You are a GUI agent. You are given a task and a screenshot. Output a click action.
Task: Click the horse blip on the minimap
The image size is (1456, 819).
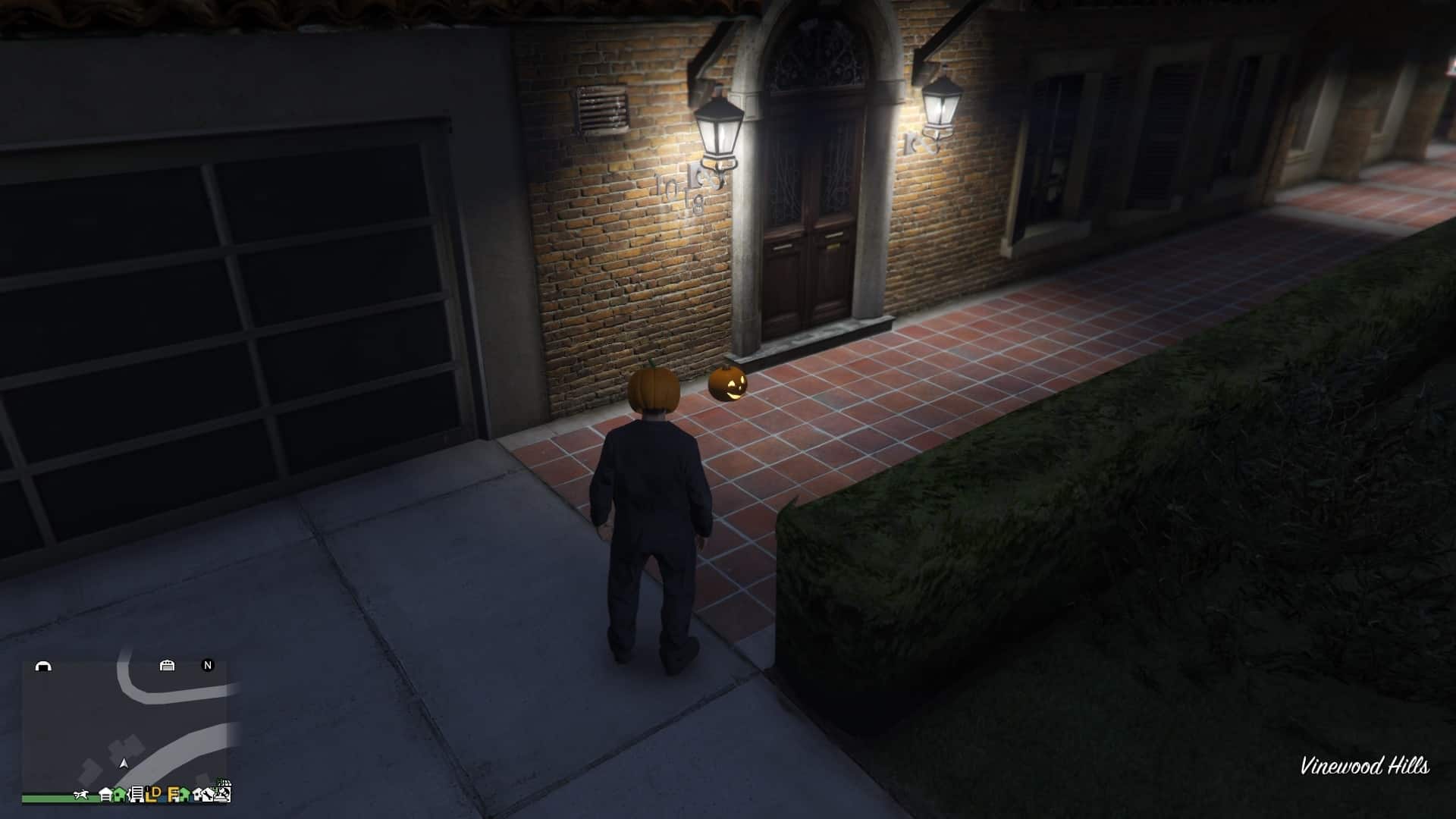pos(81,794)
